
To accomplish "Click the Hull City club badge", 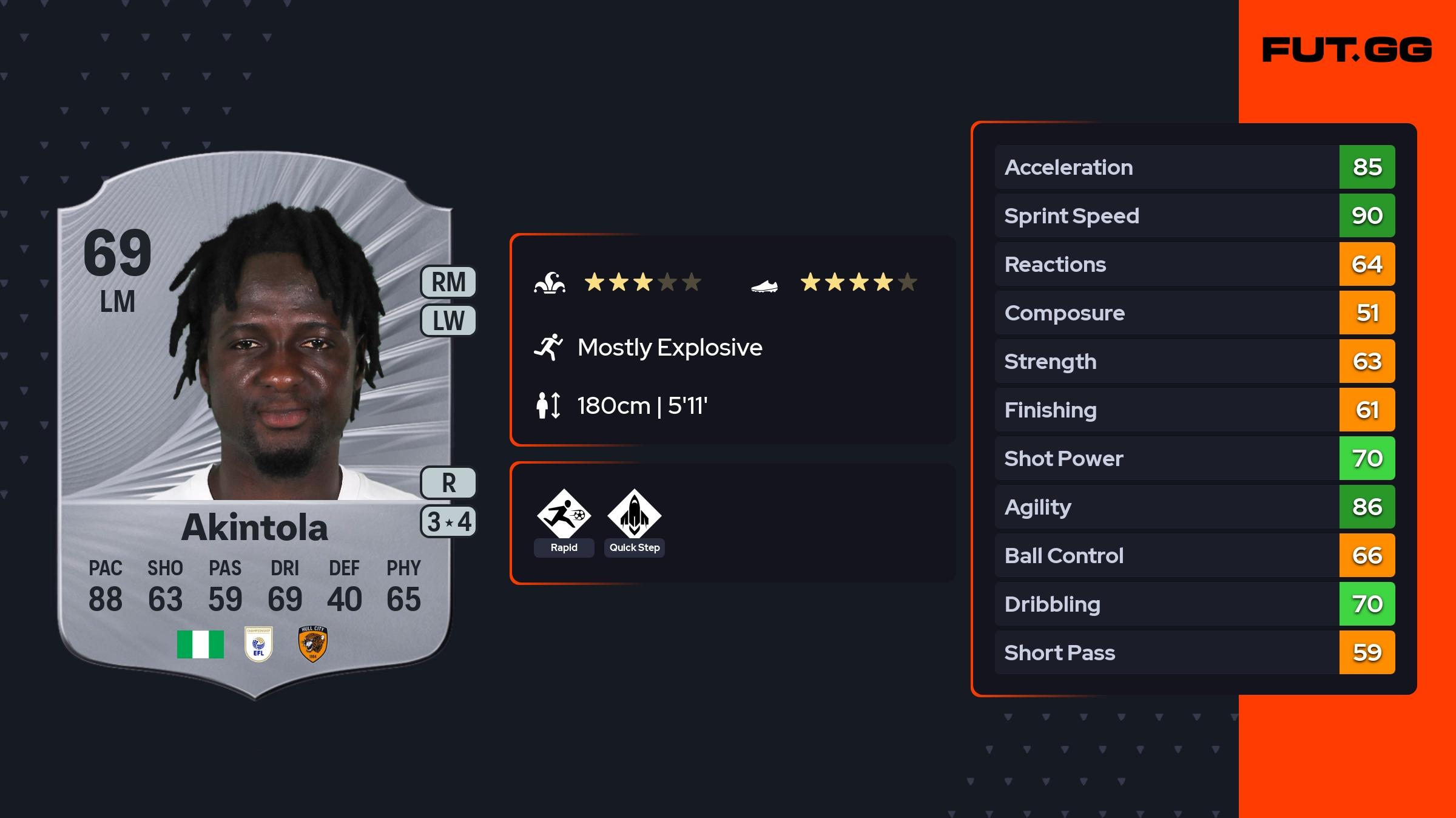I will (312, 644).
